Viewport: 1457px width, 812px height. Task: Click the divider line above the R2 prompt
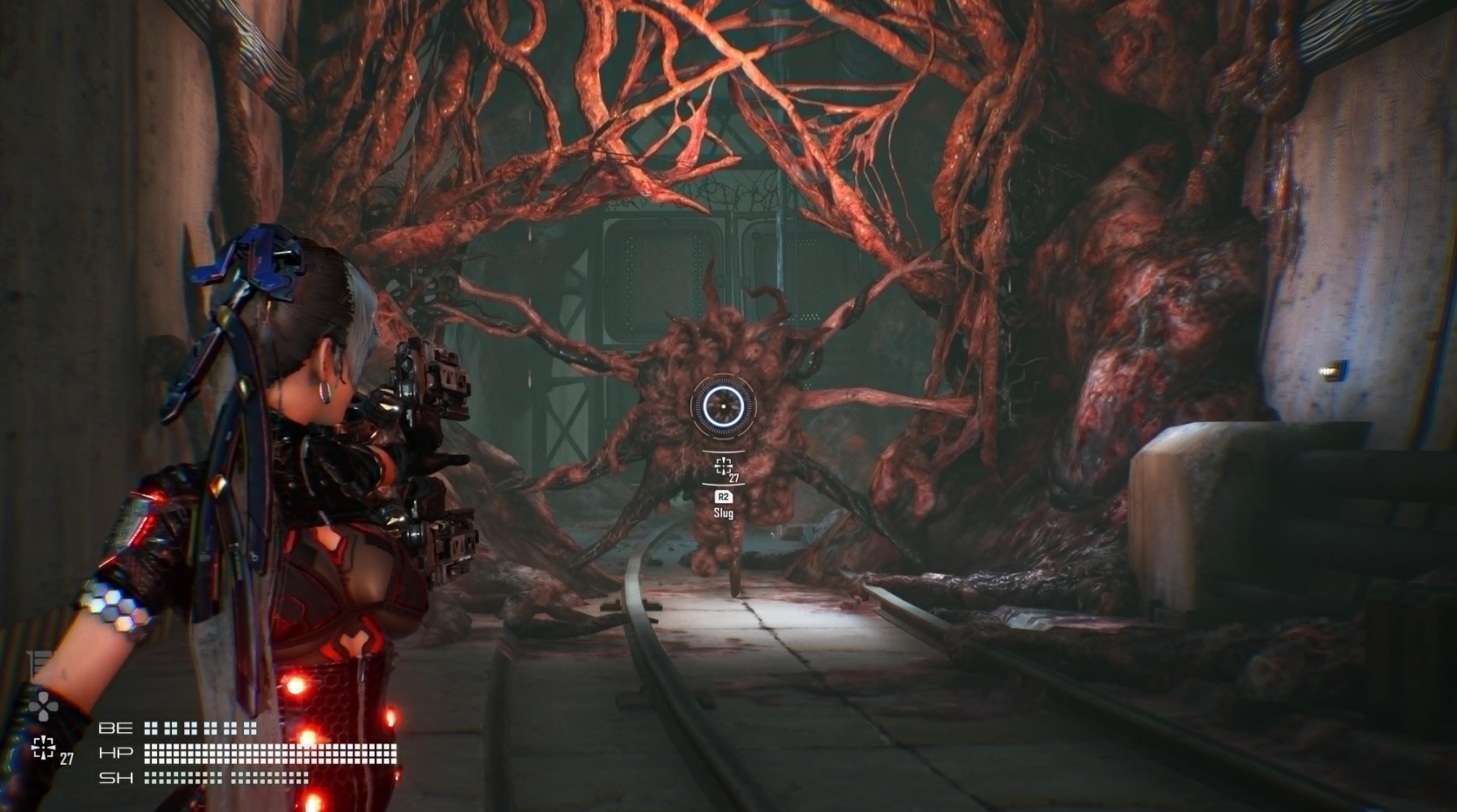(x=724, y=485)
